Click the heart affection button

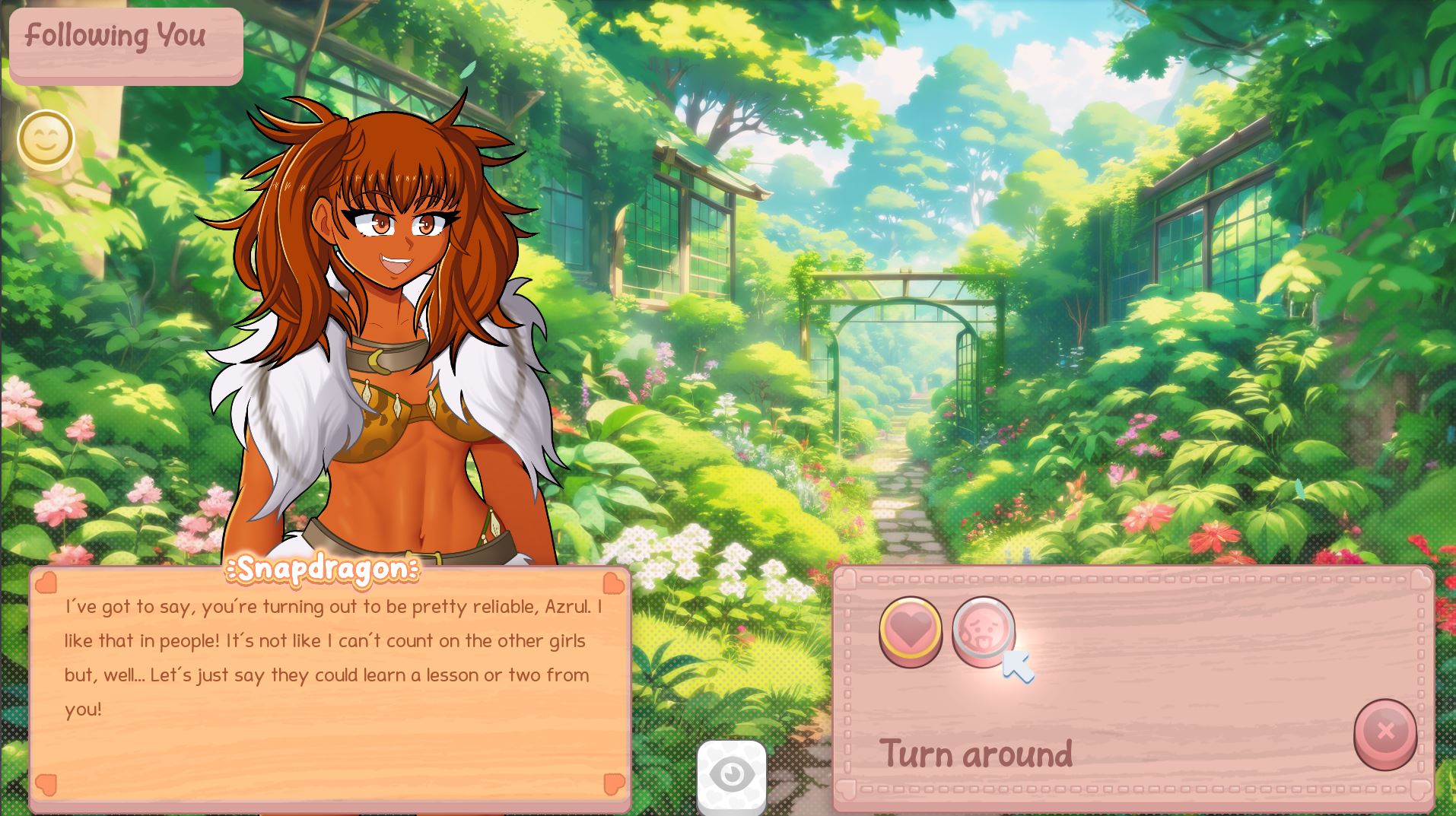click(910, 630)
